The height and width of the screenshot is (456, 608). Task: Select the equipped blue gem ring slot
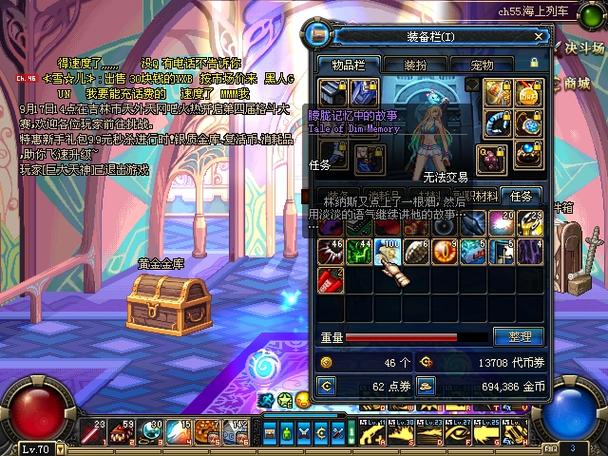(525, 153)
